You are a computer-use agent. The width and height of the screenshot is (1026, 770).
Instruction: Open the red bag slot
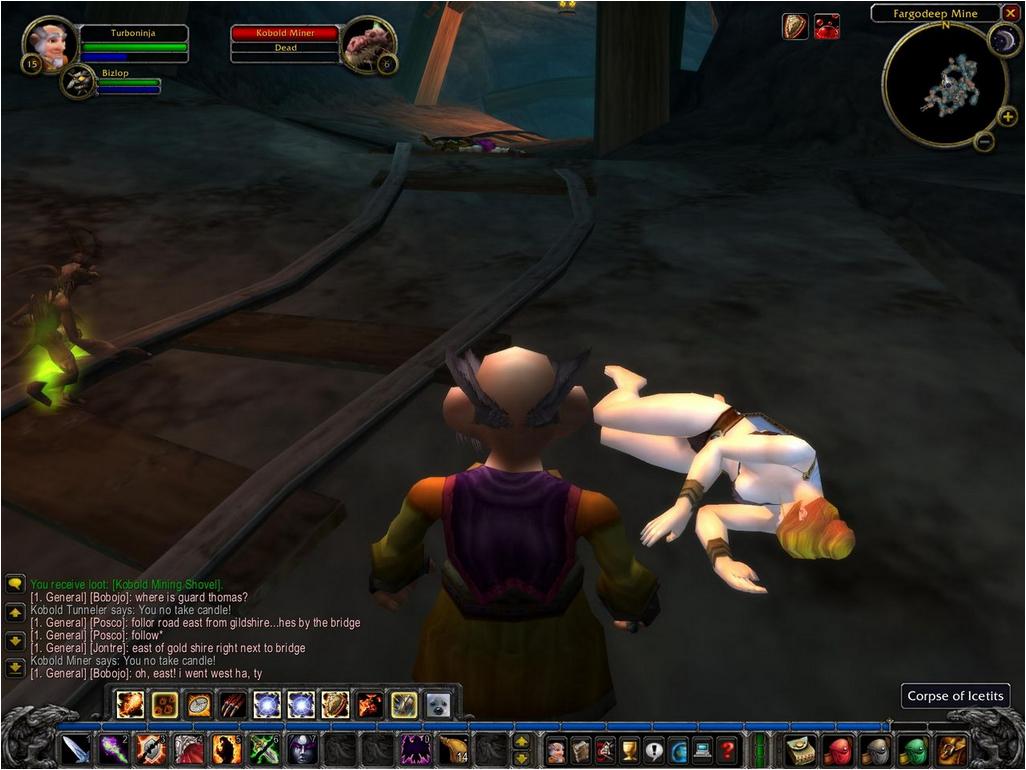[x=838, y=749]
